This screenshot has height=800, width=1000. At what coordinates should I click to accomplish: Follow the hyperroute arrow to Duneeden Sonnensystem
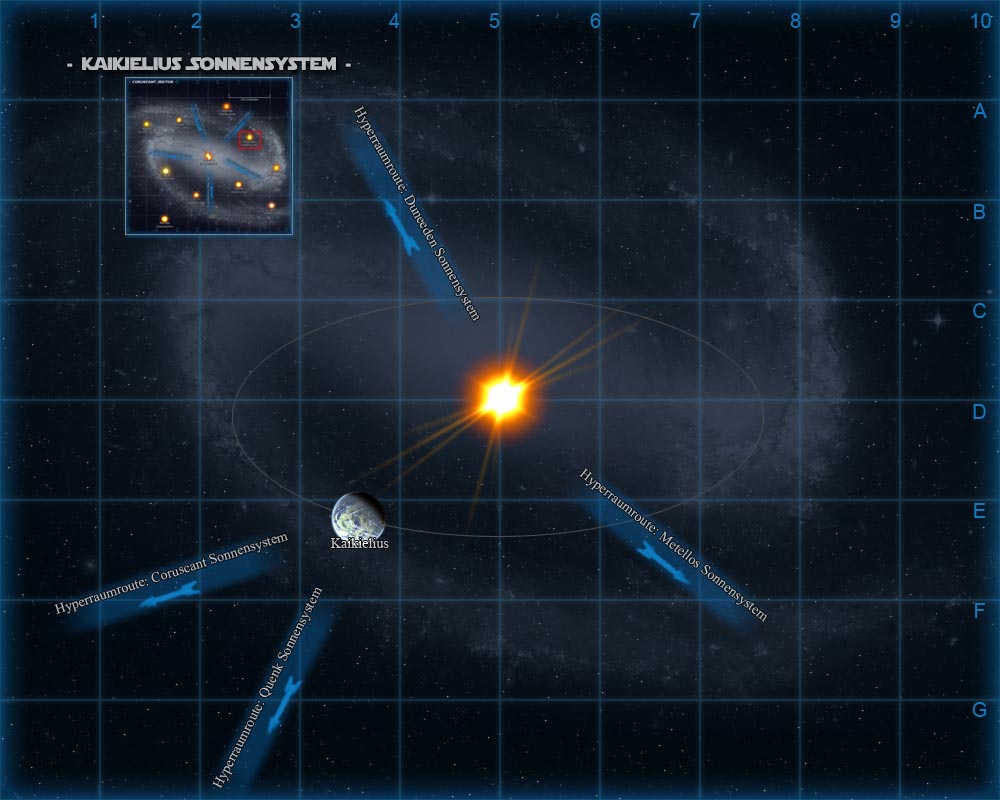(401, 224)
